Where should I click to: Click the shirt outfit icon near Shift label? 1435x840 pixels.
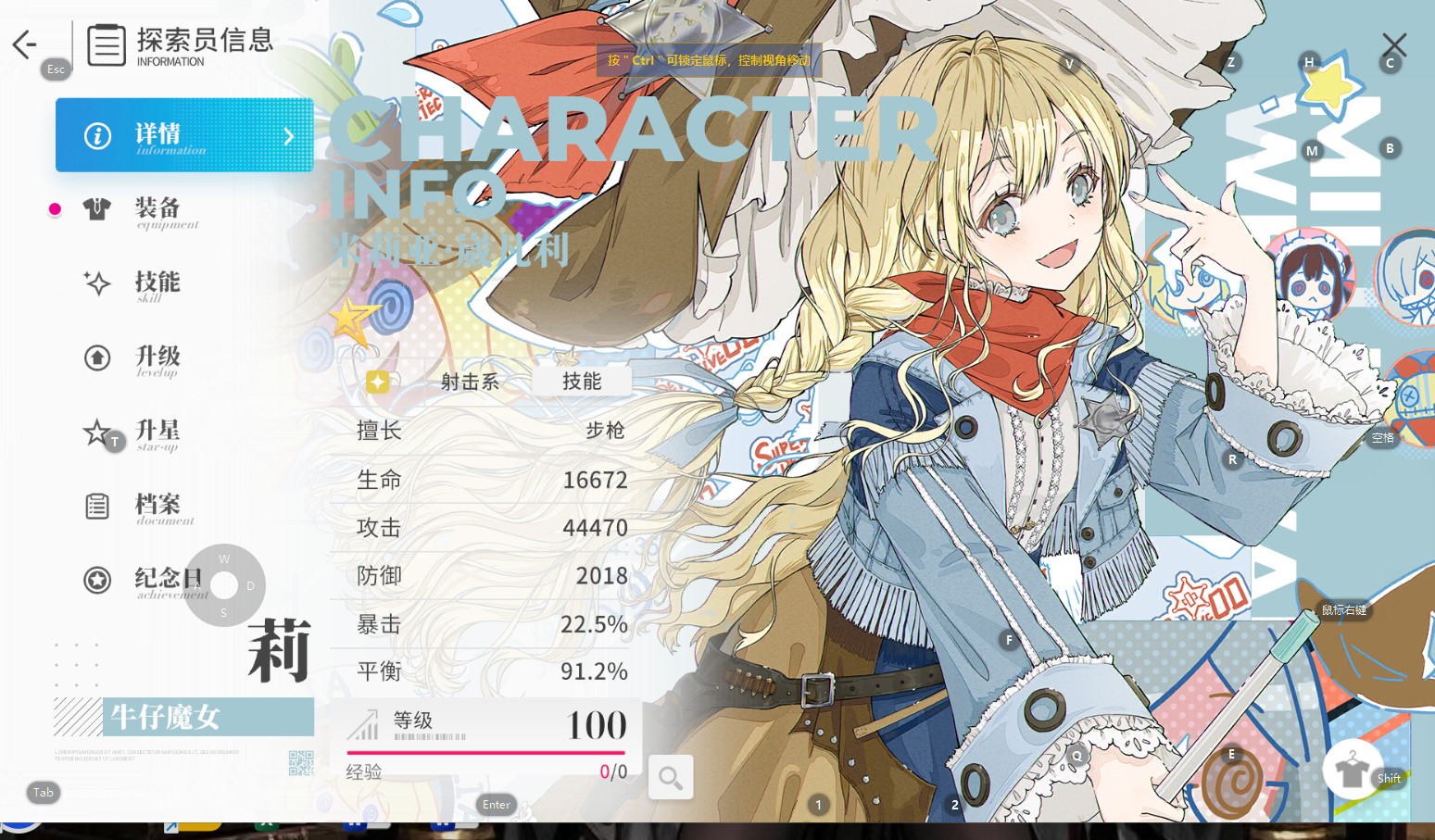click(x=1354, y=771)
